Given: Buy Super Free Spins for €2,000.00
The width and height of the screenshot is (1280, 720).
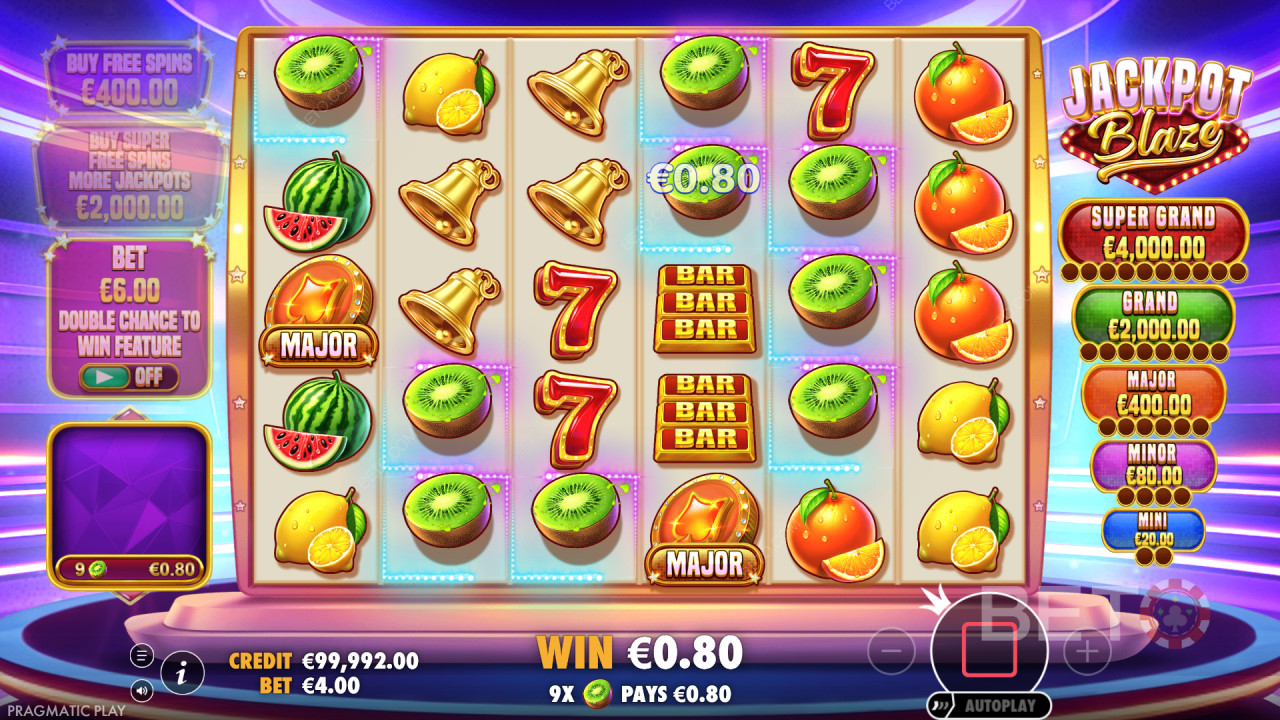Looking at the screenshot, I should point(128,176).
